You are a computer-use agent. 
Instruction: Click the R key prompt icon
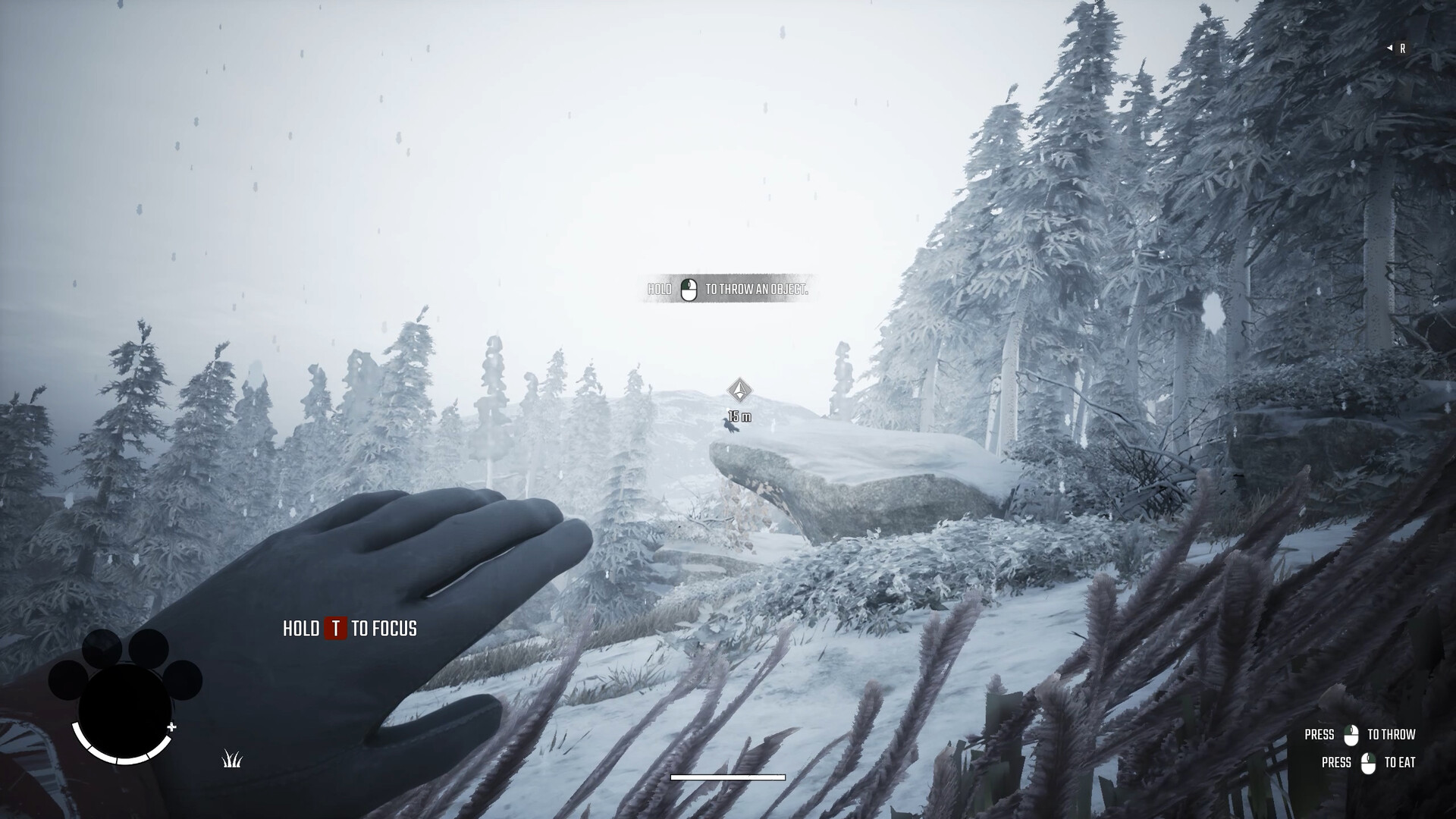(1402, 48)
